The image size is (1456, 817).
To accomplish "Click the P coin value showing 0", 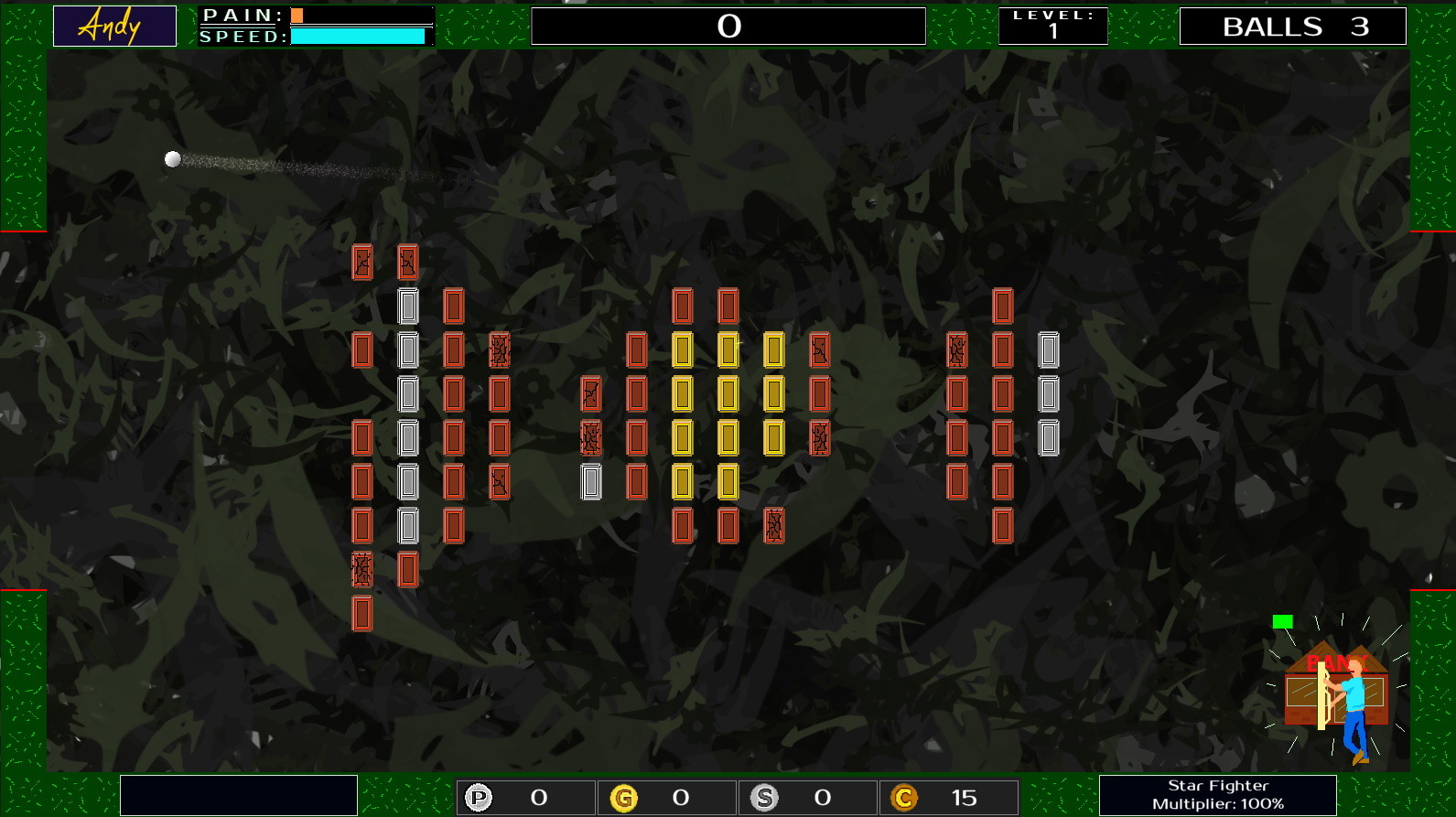I will [x=538, y=797].
